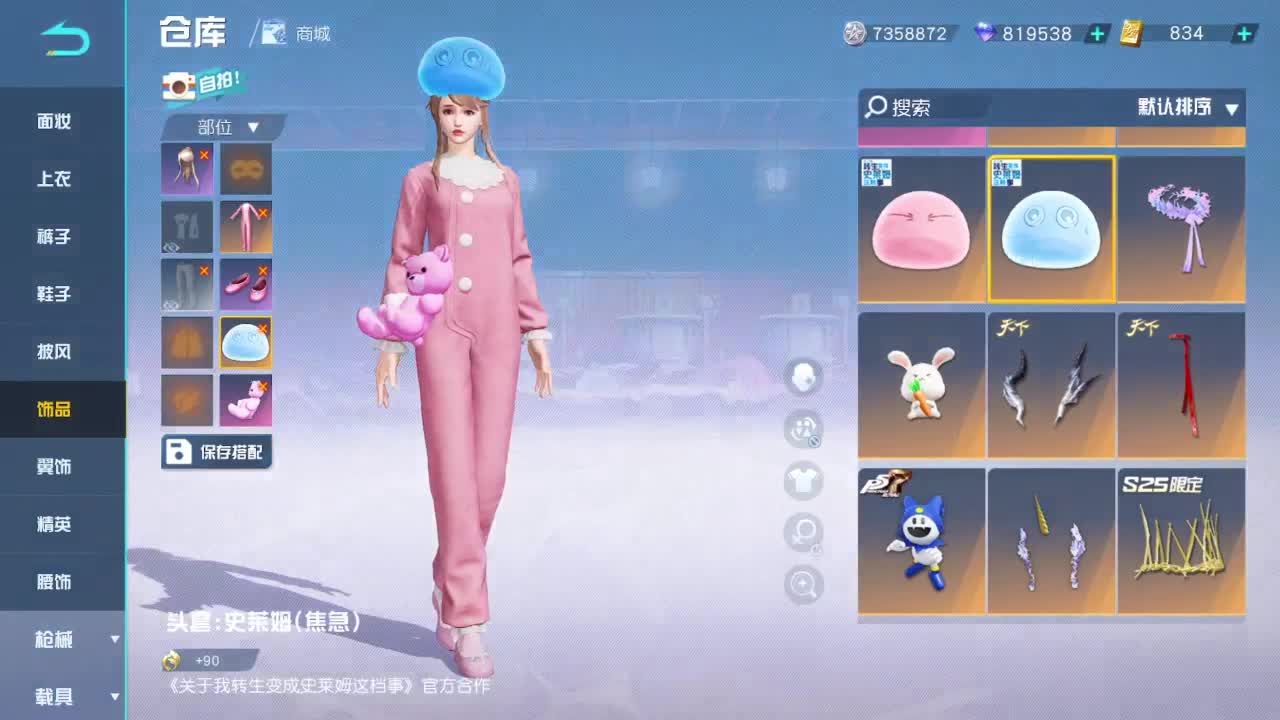
Task: Click the 保存搭配 save outfit button
Action: (217, 451)
